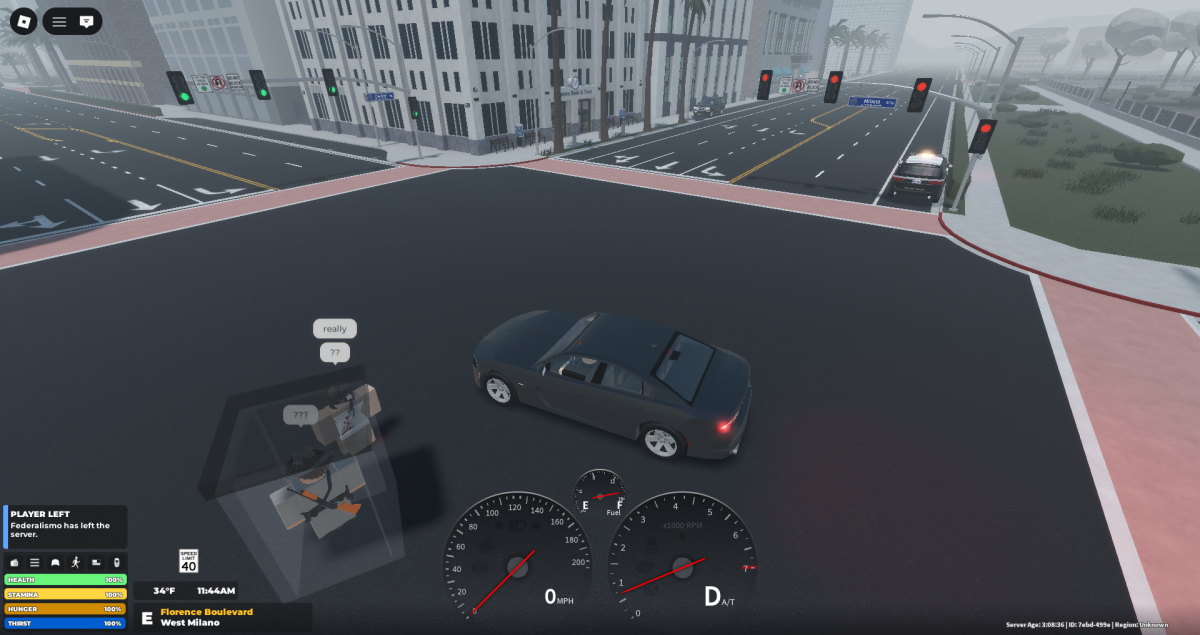Select the phone icon in the HUD toolbar
Image resolution: width=1200 pixels, height=635 pixels.
pyautogui.click(x=117, y=563)
